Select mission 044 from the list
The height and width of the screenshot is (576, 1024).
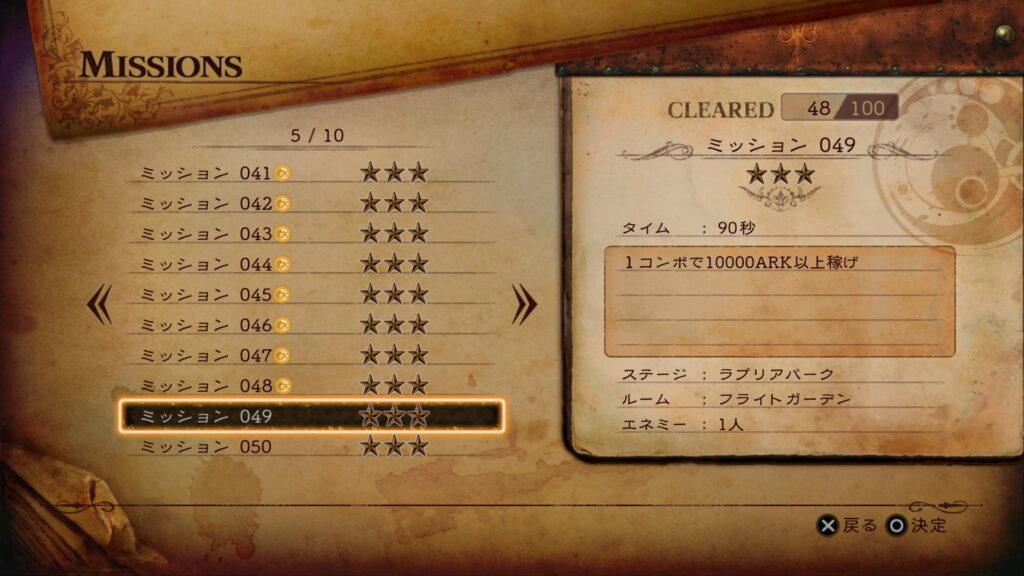pos(310,264)
